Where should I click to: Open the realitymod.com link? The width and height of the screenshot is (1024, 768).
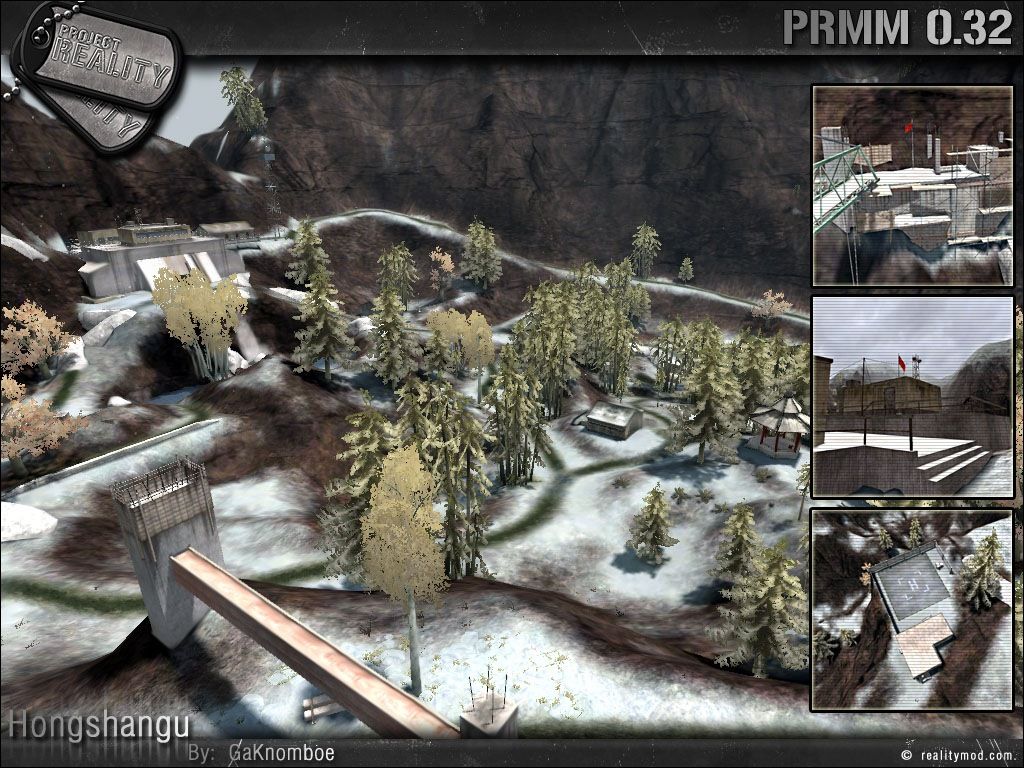click(964, 756)
